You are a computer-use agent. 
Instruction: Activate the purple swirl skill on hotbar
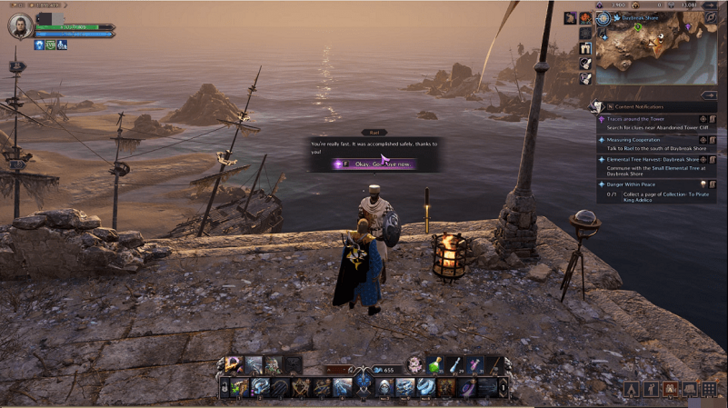click(x=466, y=387)
